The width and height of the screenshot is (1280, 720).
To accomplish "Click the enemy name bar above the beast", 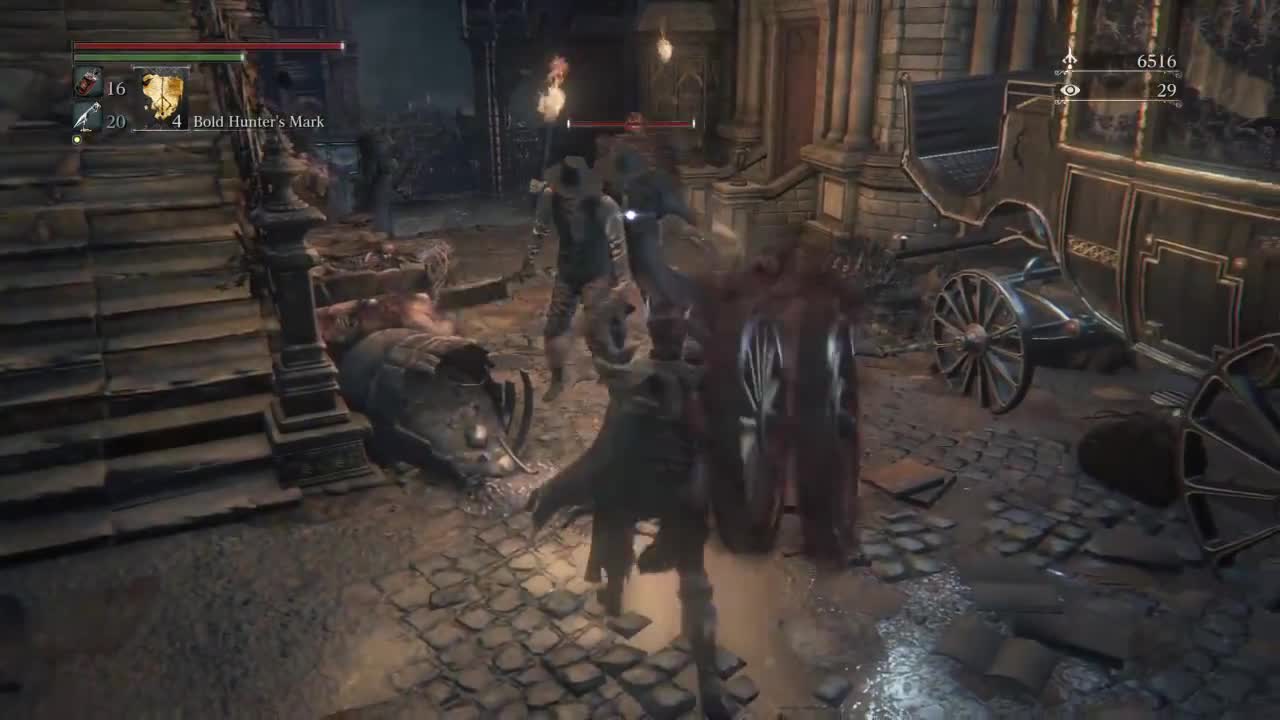I will pyautogui.click(x=630, y=123).
